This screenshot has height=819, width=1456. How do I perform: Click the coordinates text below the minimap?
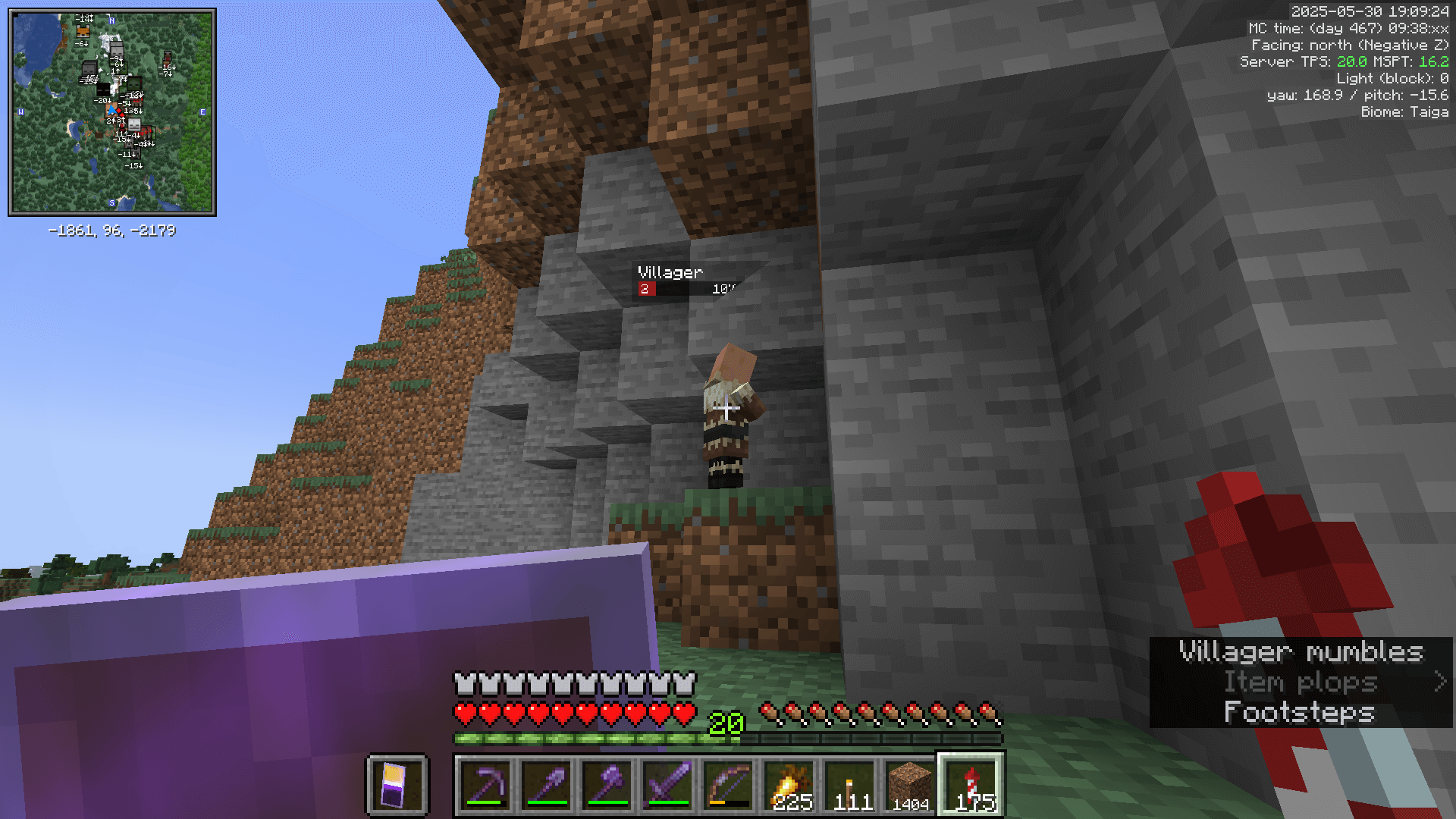111,230
